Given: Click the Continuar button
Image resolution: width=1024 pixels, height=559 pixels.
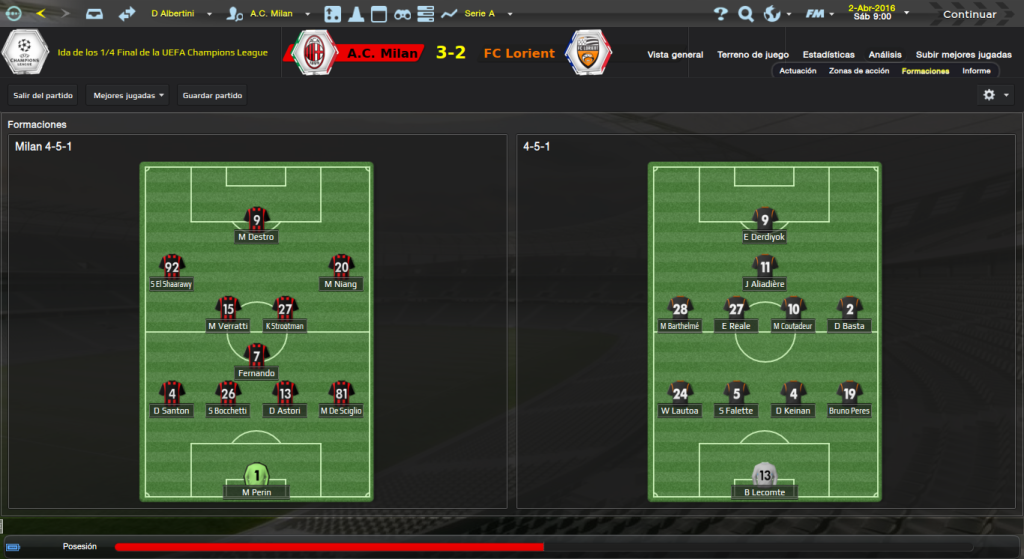Looking at the screenshot, I should coord(969,14).
